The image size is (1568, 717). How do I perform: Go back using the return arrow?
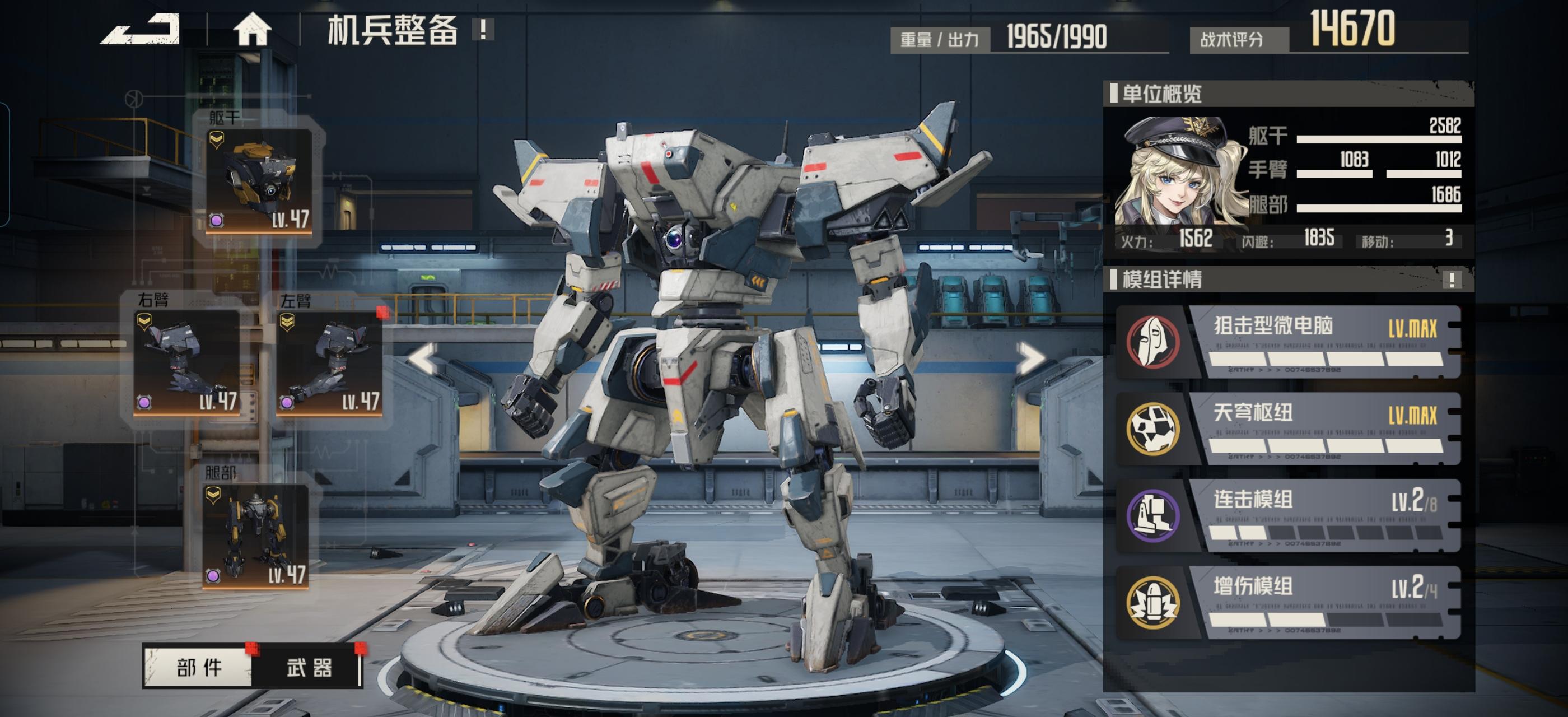pos(141,29)
